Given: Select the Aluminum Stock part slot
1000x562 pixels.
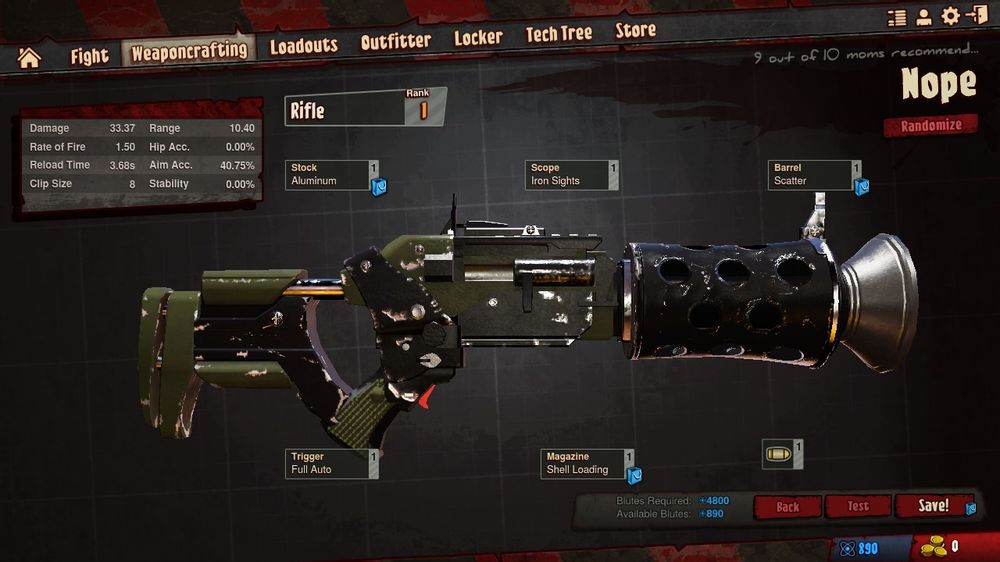Looking at the screenshot, I should 332,175.
